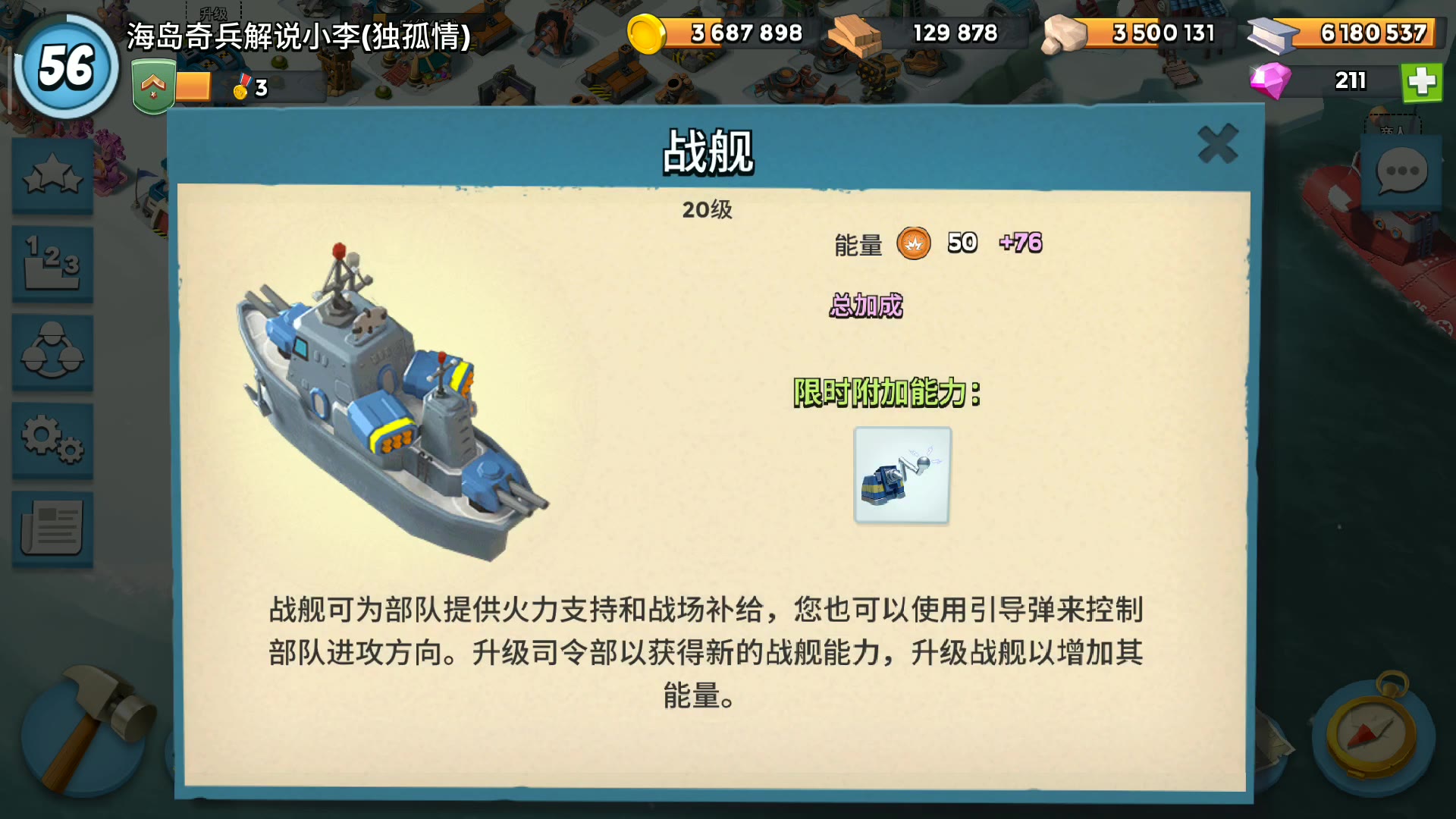Close the 战舰 info dialog
Screen dimensions: 1456x819
click(1217, 144)
